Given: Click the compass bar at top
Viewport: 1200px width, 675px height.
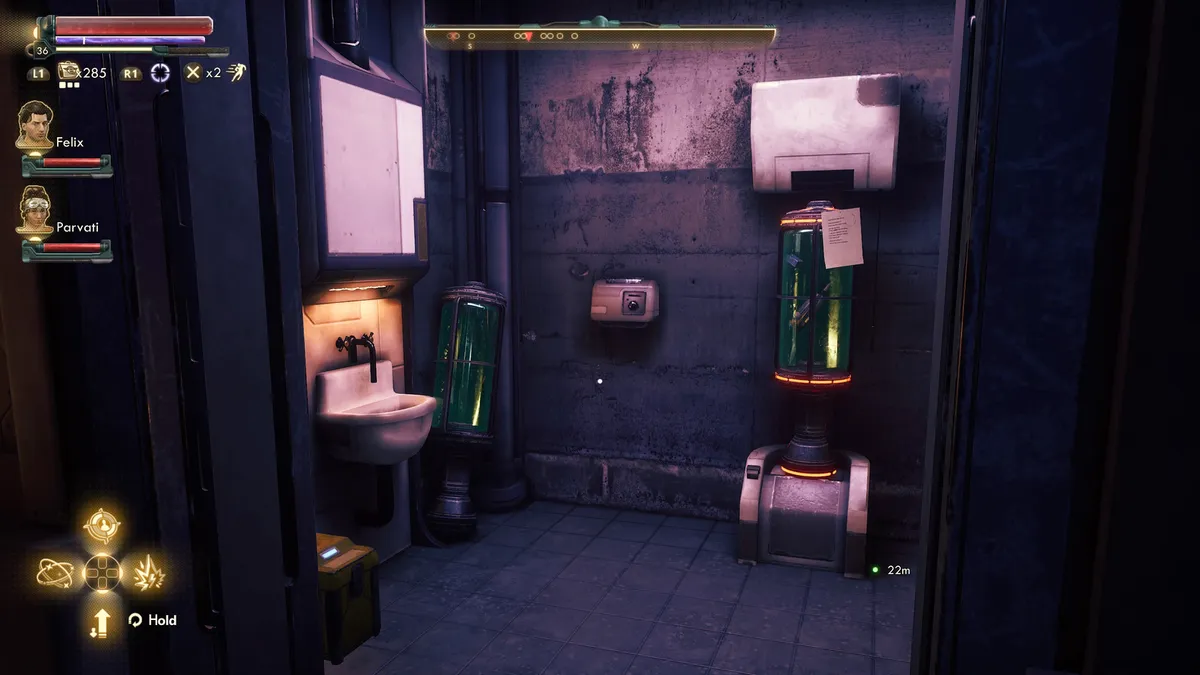Looking at the screenshot, I should [600, 37].
